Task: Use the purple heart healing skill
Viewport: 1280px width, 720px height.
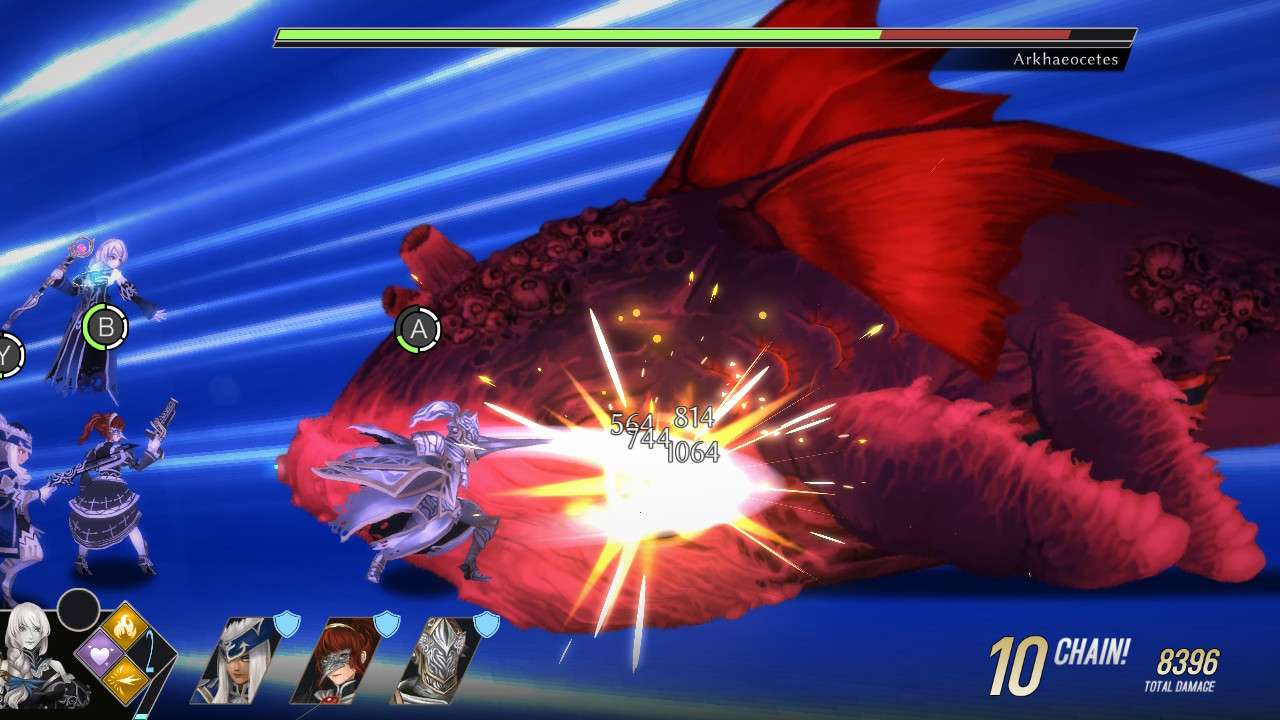Action: click(x=100, y=653)
